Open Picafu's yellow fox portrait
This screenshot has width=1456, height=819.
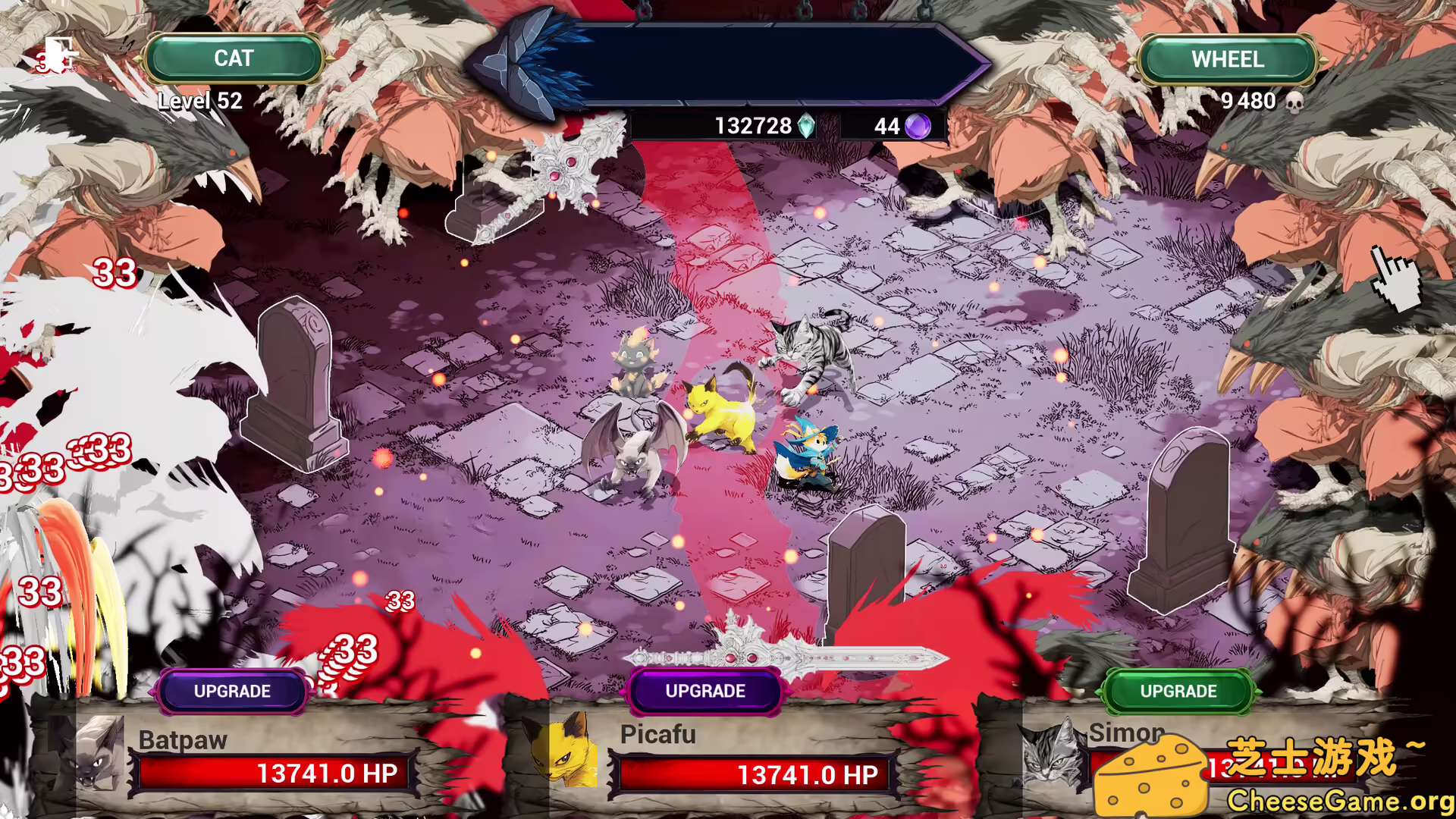tap(567, 758)
